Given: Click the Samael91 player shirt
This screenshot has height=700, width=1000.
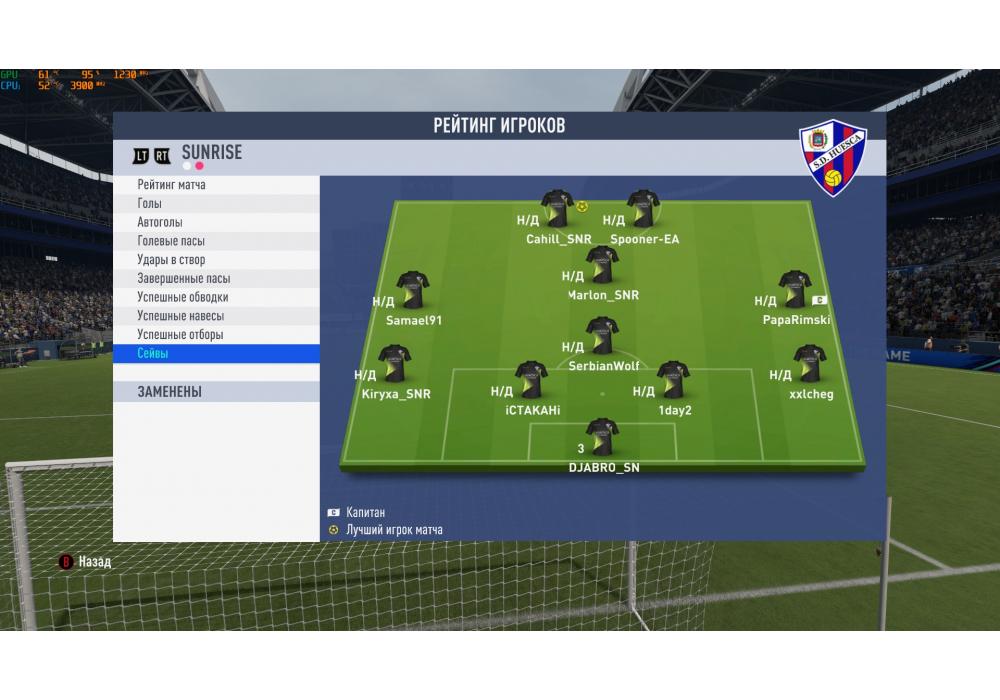Looking at the screenshot, I should pyautogui.click(x=412, y=290).
